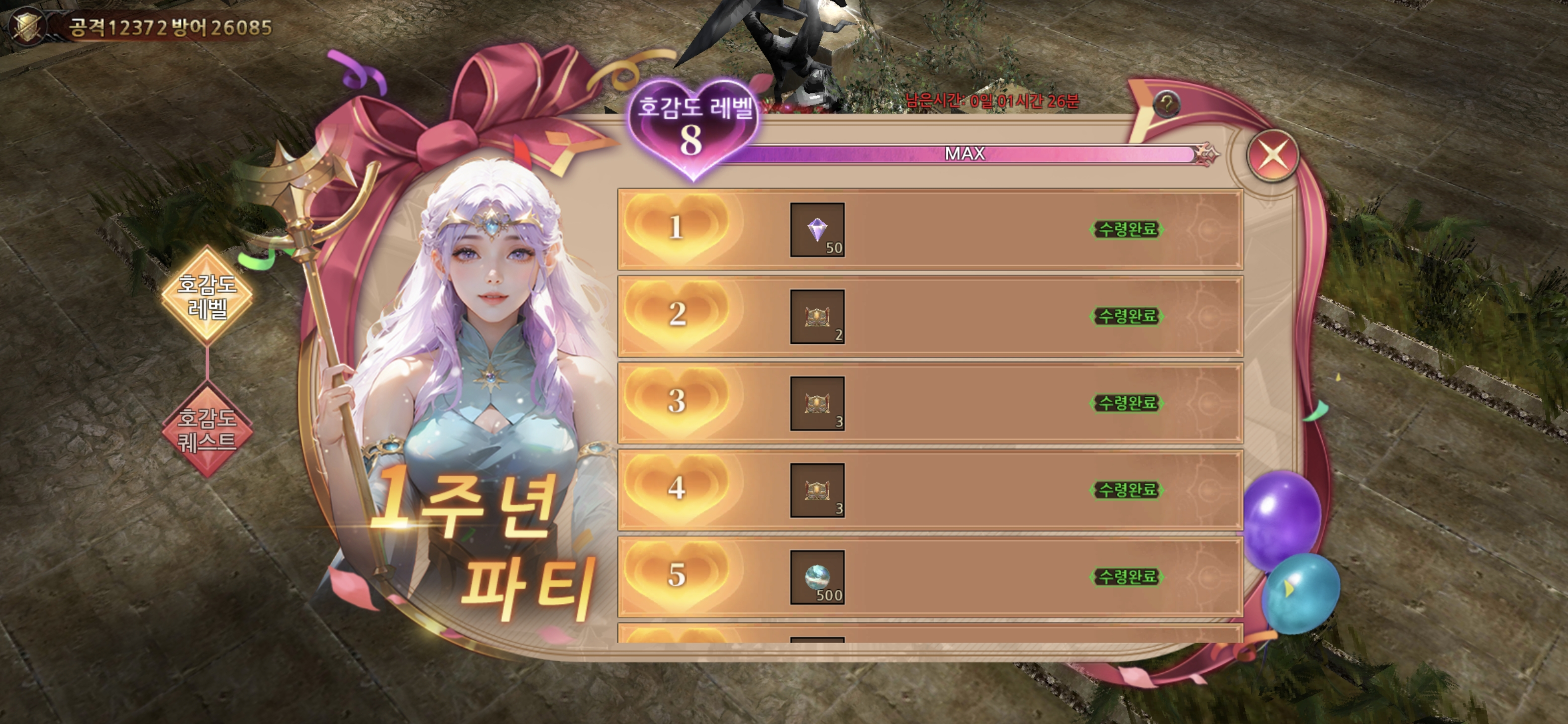Click the level 5 수령완료 status label
The height and width of the screenshot is (724, 1568).
[1127, 577]
